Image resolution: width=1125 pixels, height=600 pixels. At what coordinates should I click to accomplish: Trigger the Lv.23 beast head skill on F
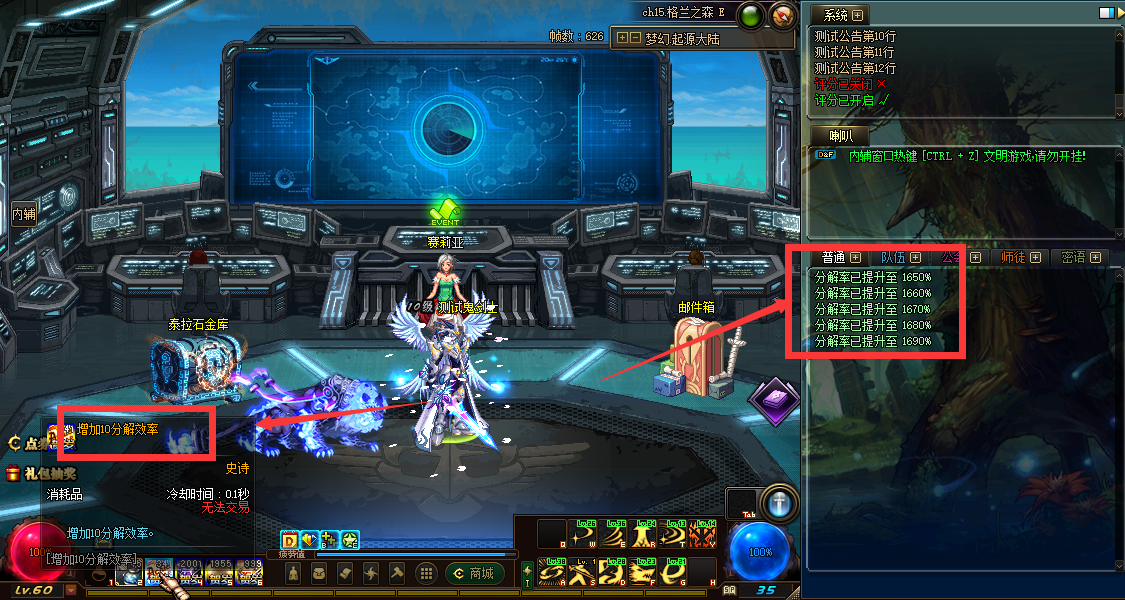point(642,573)
